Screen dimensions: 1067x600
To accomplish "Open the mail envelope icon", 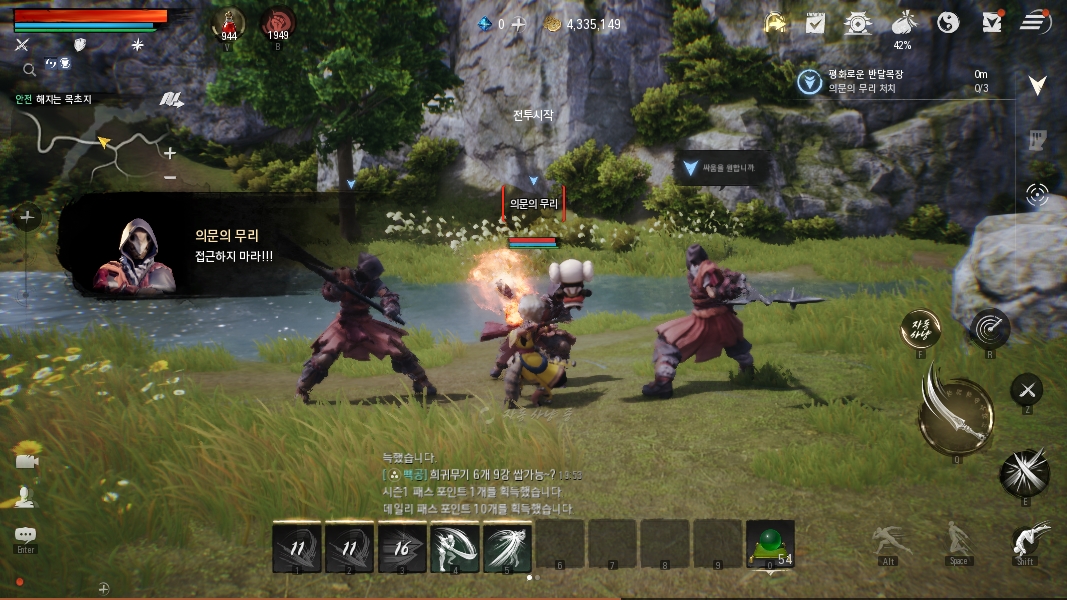I will click(x=992, y=22).
